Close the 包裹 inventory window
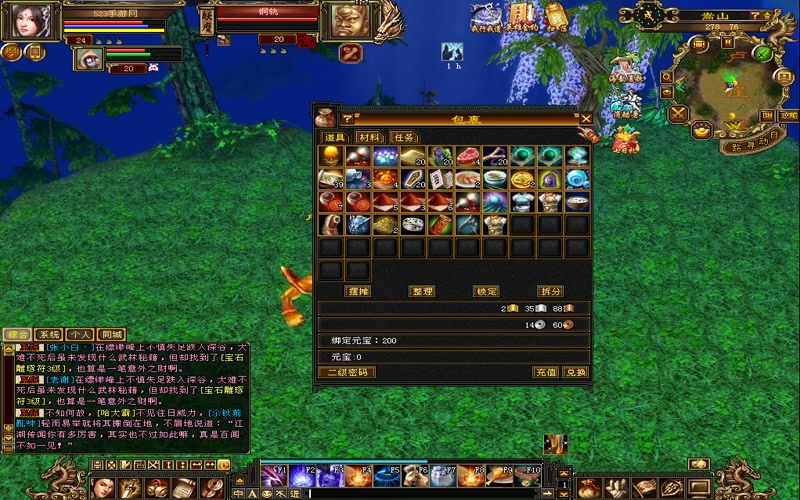 click(x=586, y=118)
